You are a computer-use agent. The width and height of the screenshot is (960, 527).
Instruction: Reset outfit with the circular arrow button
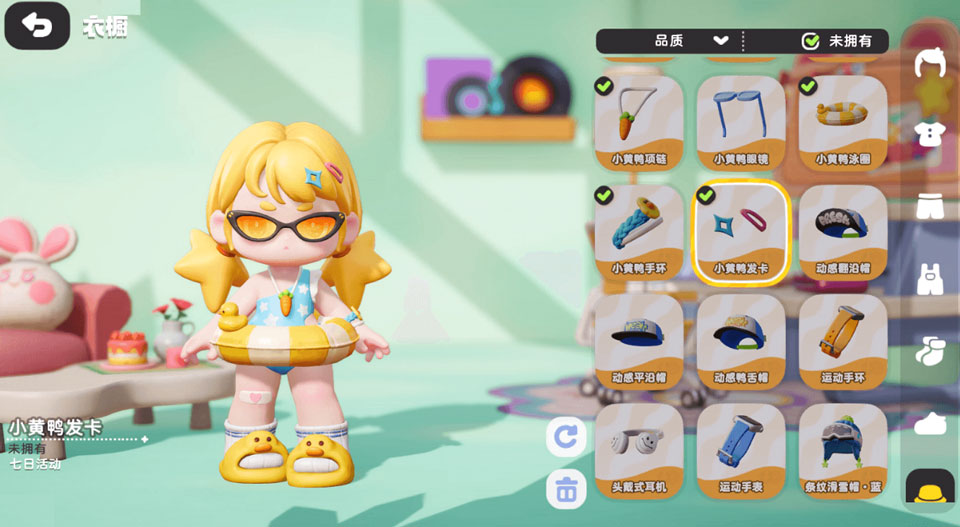566,436
